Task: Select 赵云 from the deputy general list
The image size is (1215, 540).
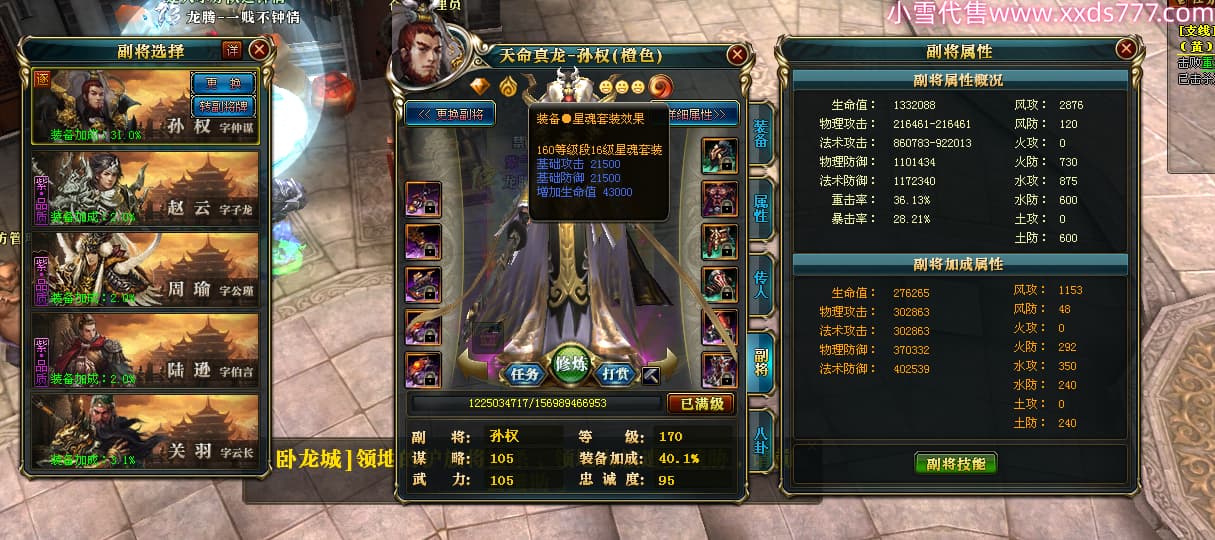Action: coord(146,188)
